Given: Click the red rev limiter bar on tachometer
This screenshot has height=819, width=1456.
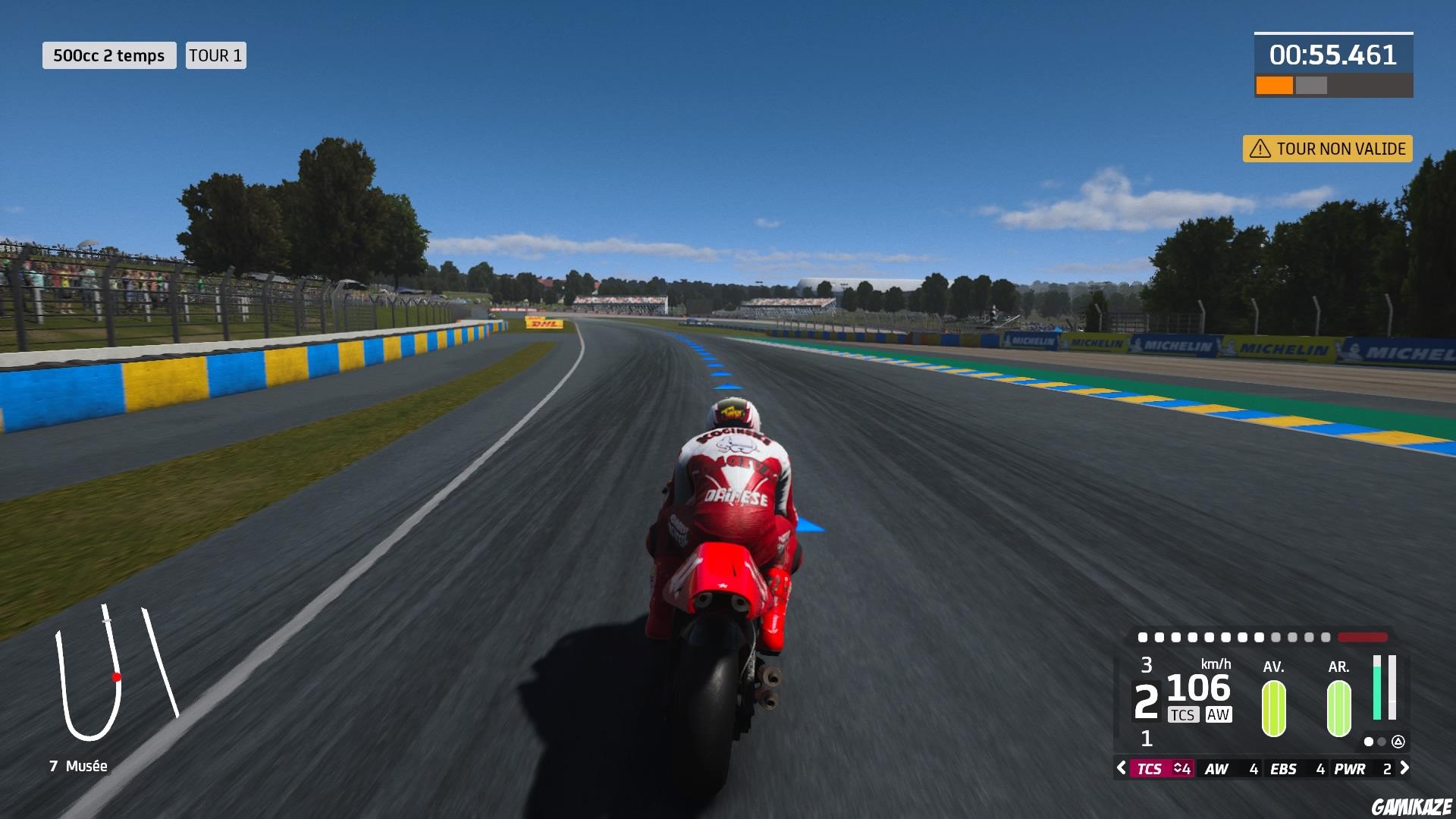Looking at the screenshot, I should pos(1361,637).
